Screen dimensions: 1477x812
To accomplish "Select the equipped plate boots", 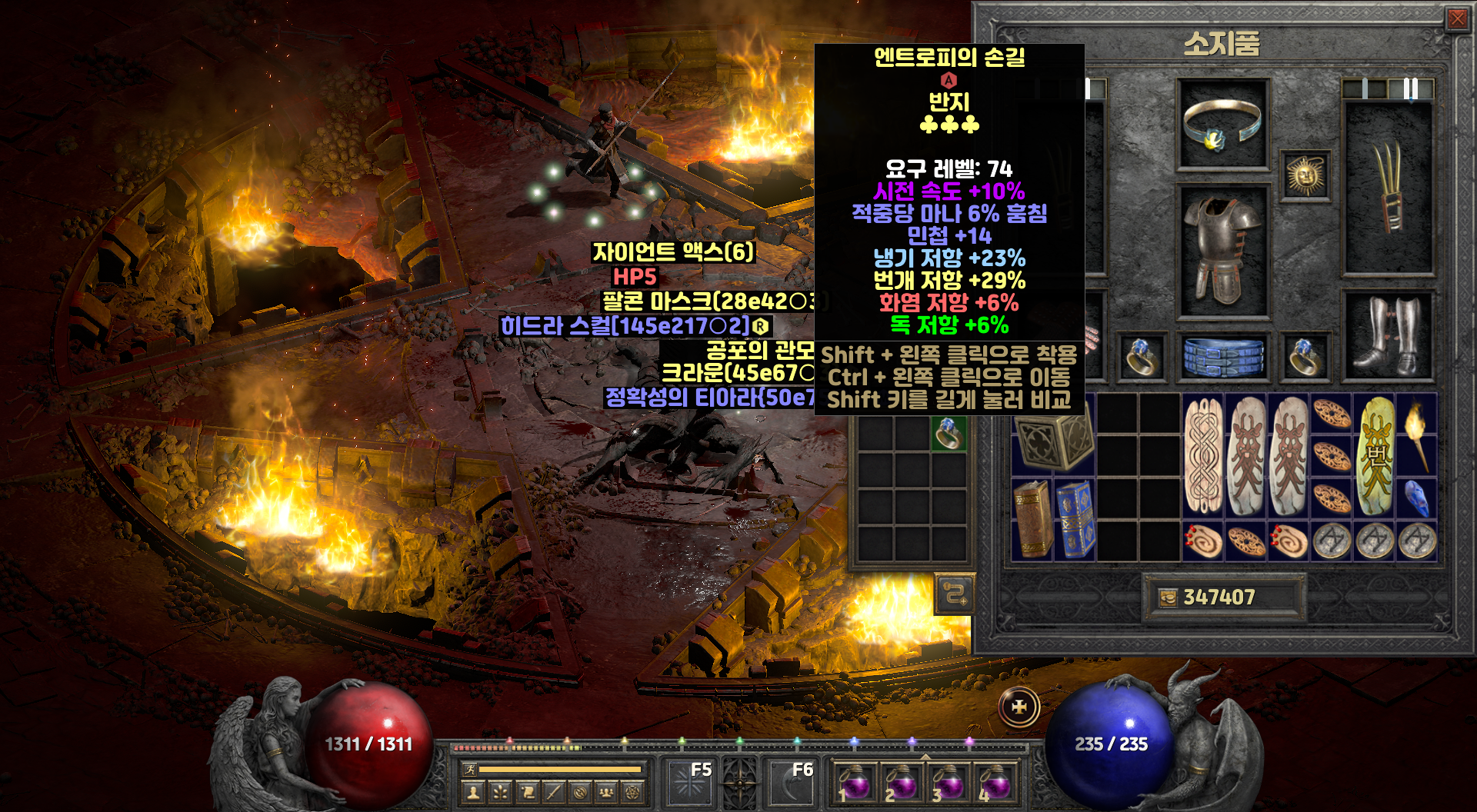I will coord(1389,336).
